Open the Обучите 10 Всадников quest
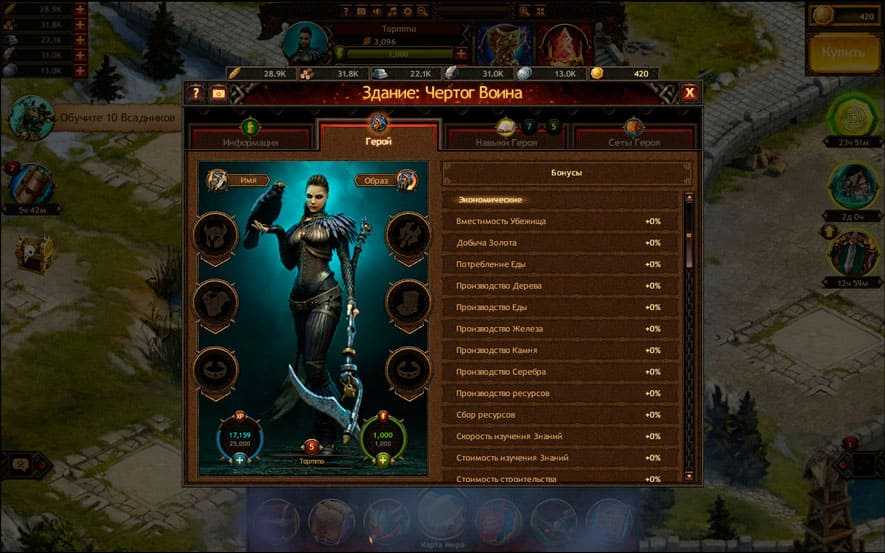Screen dimensions: 885x553 117,118
